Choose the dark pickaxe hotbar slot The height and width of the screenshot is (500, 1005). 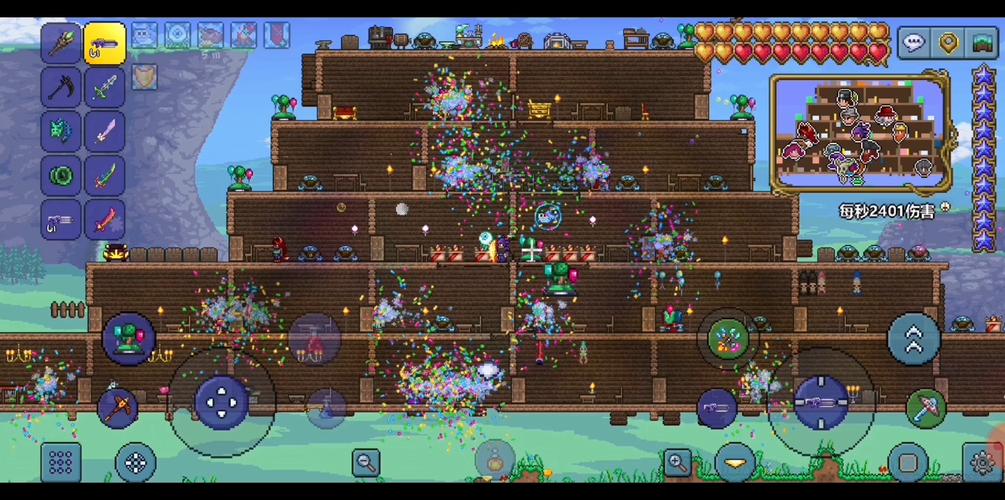click(x=61, y=87)
